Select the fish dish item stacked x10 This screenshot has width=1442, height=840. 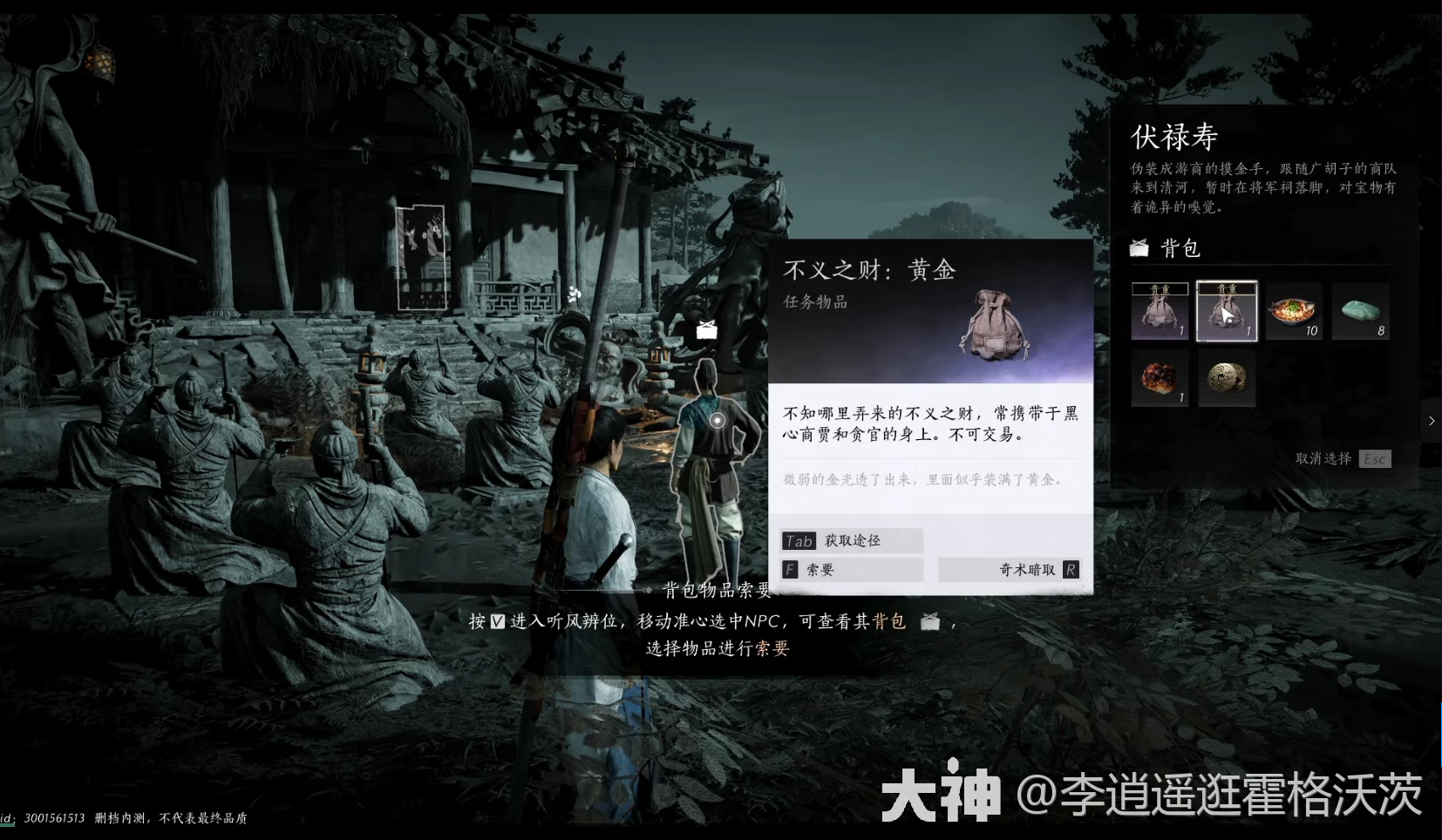click(1293, 310)
